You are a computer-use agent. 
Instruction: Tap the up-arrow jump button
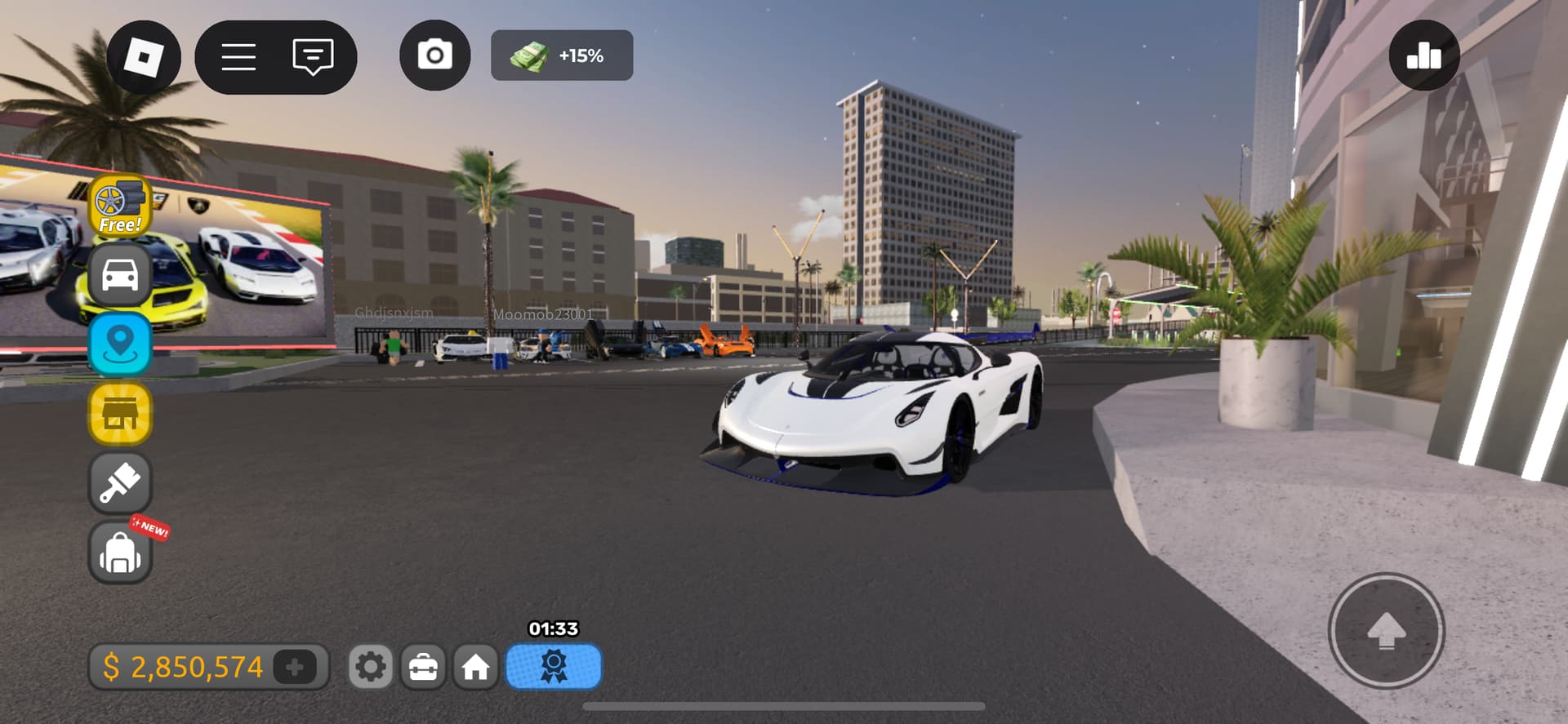point(1386,631)
